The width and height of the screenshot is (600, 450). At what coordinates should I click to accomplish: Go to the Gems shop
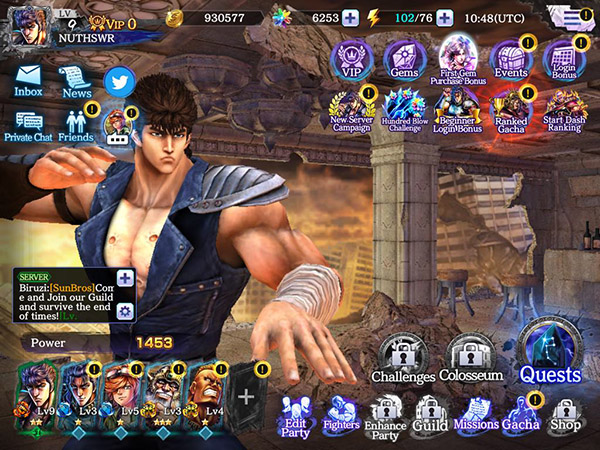(x=405, y=60)
